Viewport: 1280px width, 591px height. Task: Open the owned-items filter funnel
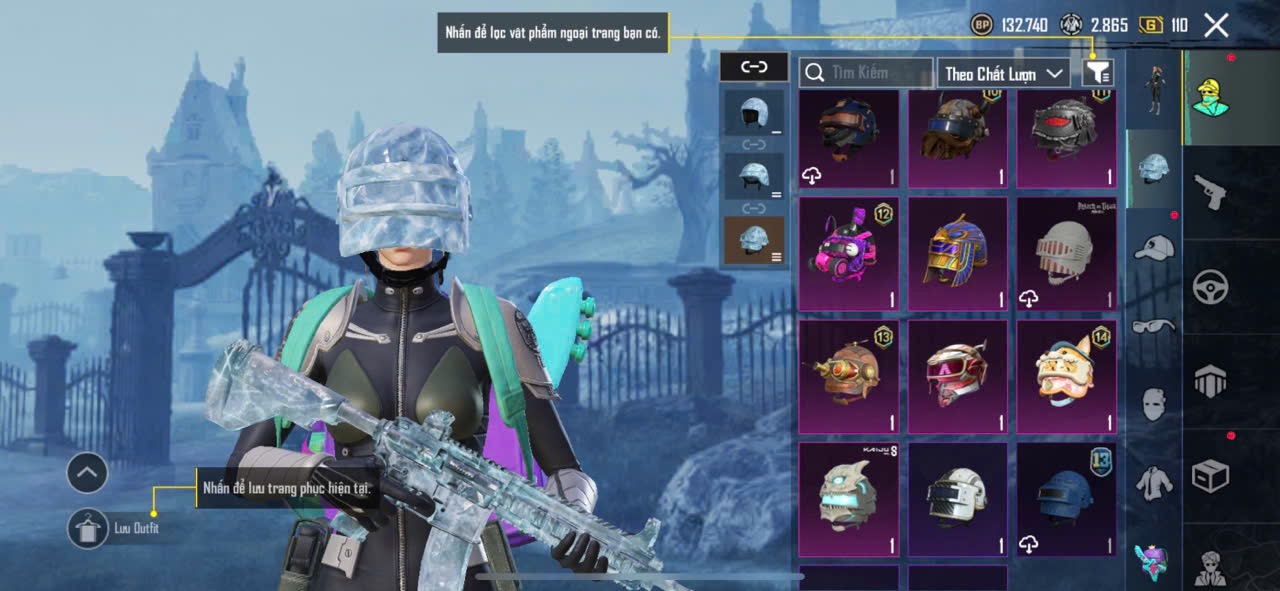coord(1098,72)
